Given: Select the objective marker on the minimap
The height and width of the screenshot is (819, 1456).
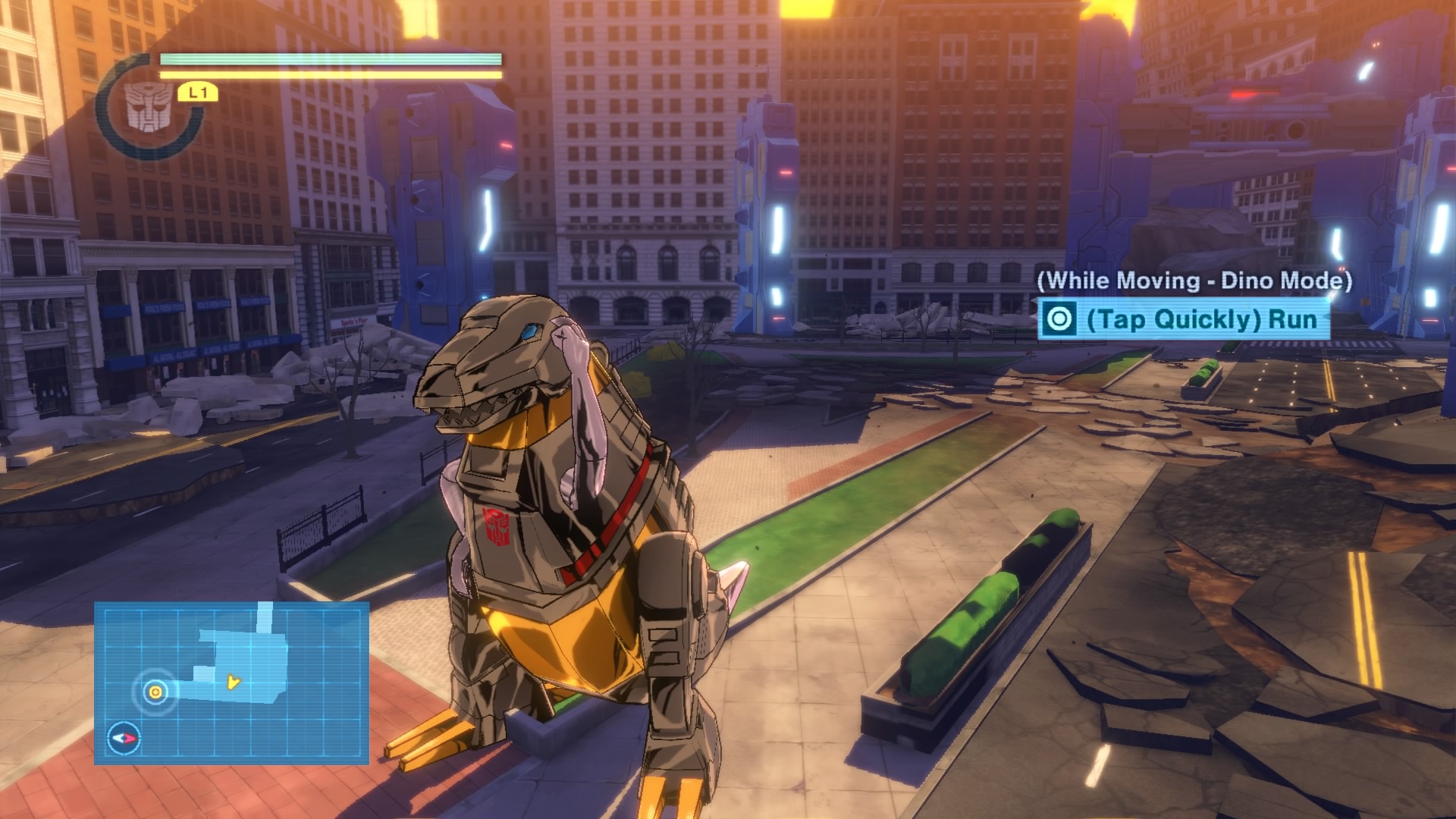Looking at the screenshot, I should [x=155, y=691].
